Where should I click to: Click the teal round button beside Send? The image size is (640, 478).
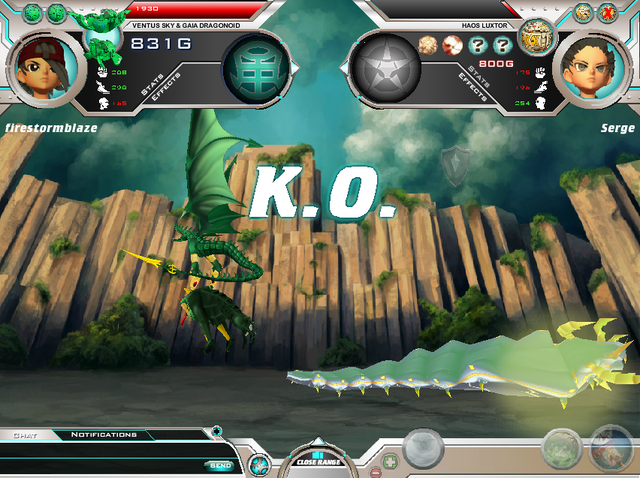pyautogui.click(x=258, y=465)
